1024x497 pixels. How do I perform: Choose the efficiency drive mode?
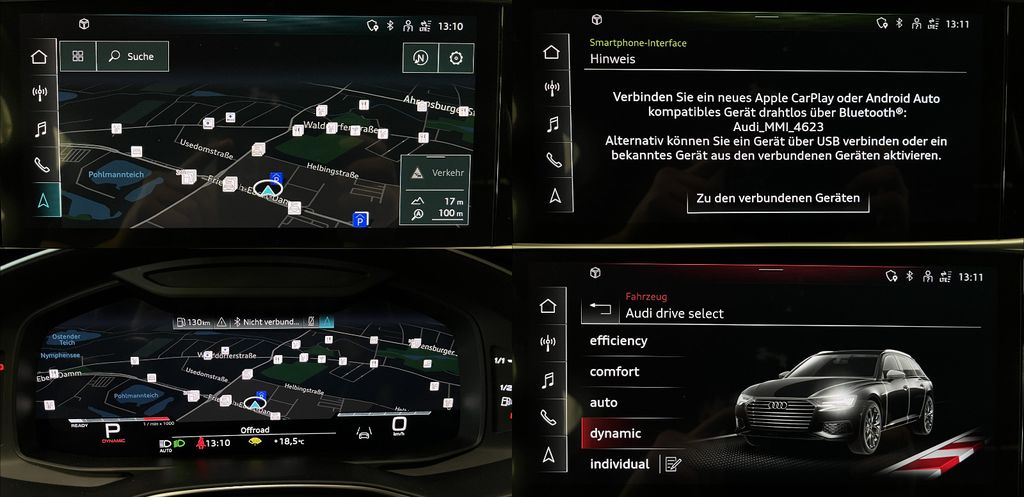619,341
